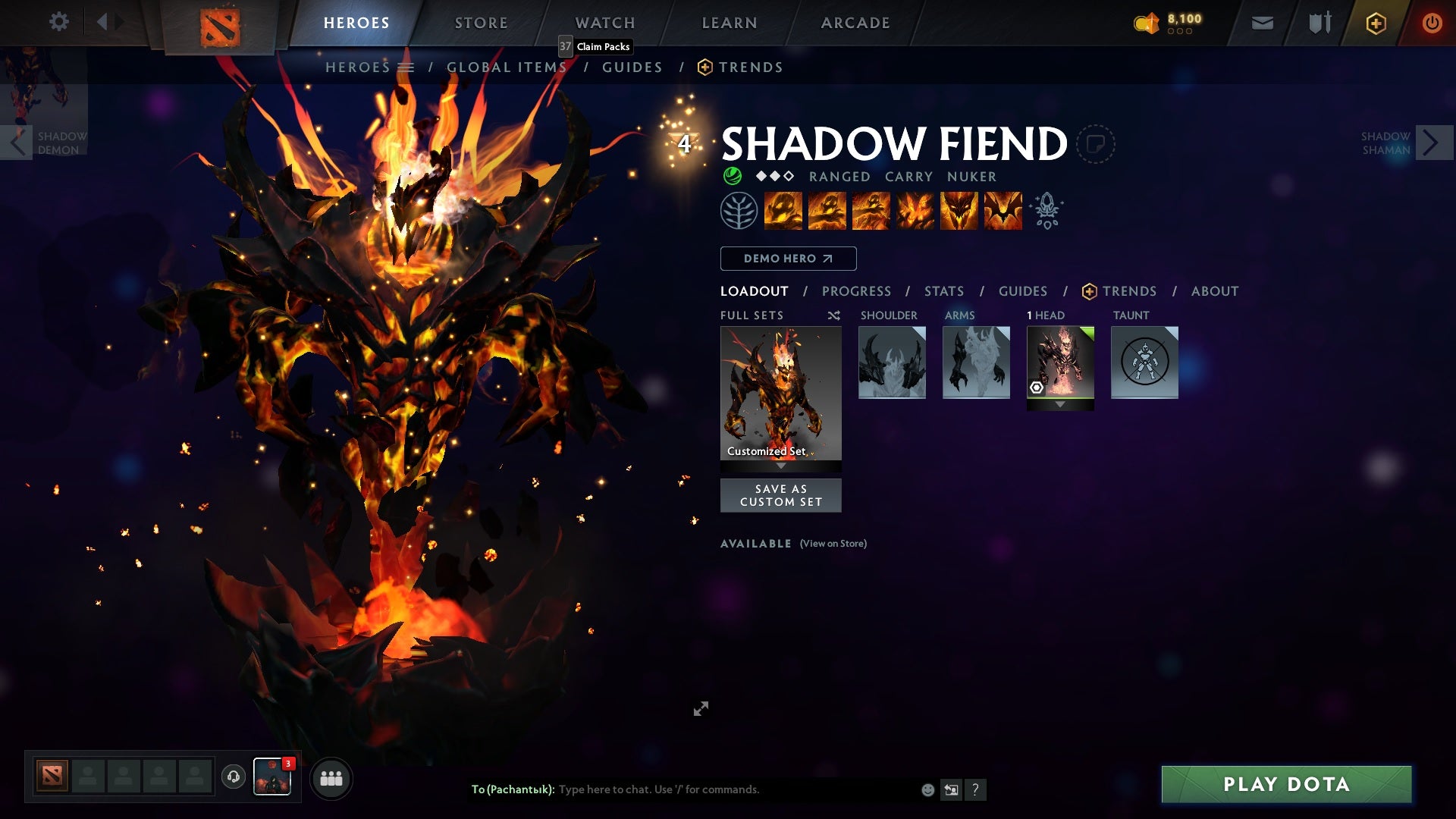Open the mail inbox icon
This screenshot has height=819, width=1456.
pos(1262,22)
